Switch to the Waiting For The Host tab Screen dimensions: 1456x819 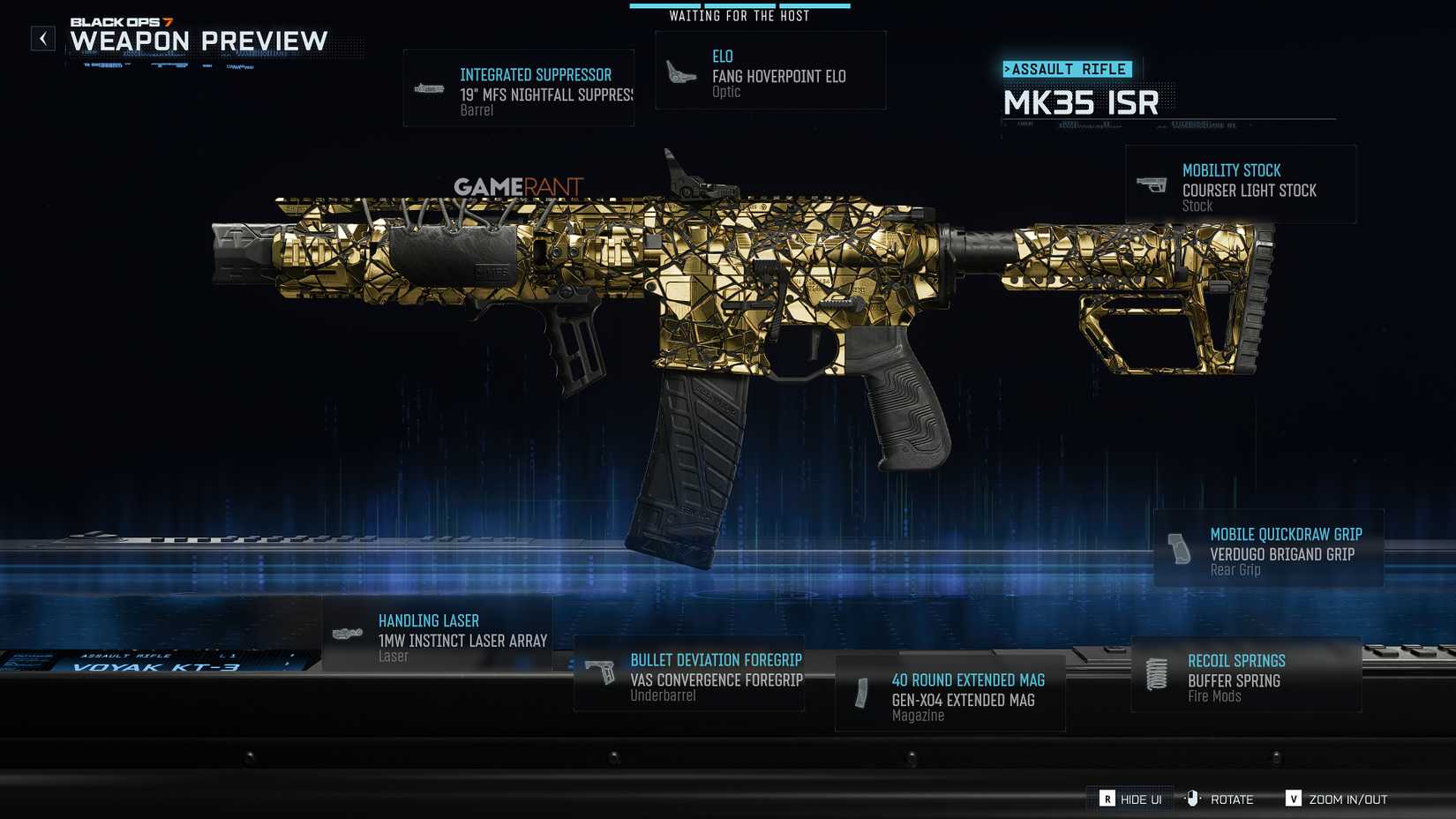(x=738, y=15)
